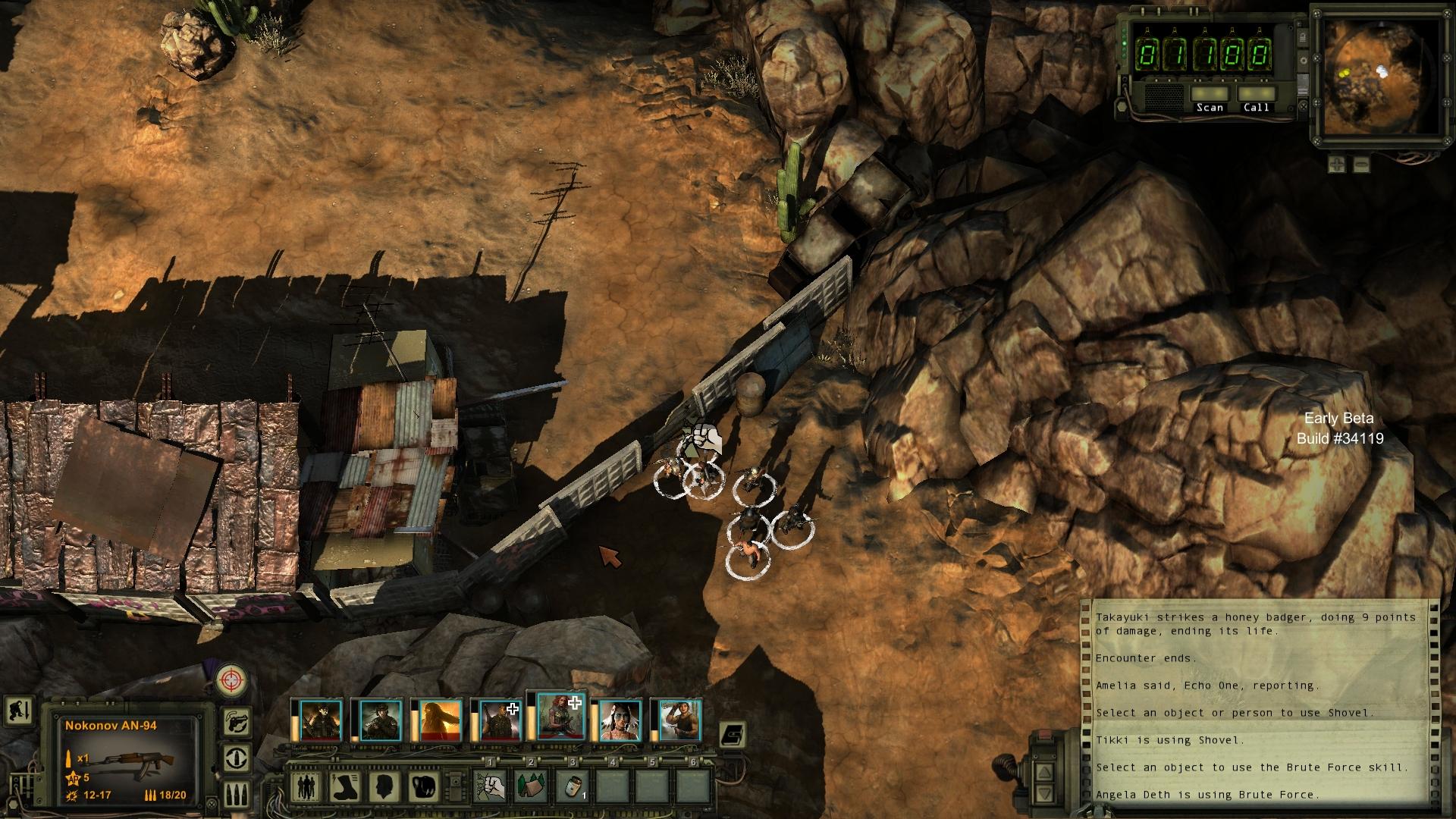Choose the long-haired silhouette sunset portrait
Viewport: 1456px width, 819px height.
[x=441, y=720]
